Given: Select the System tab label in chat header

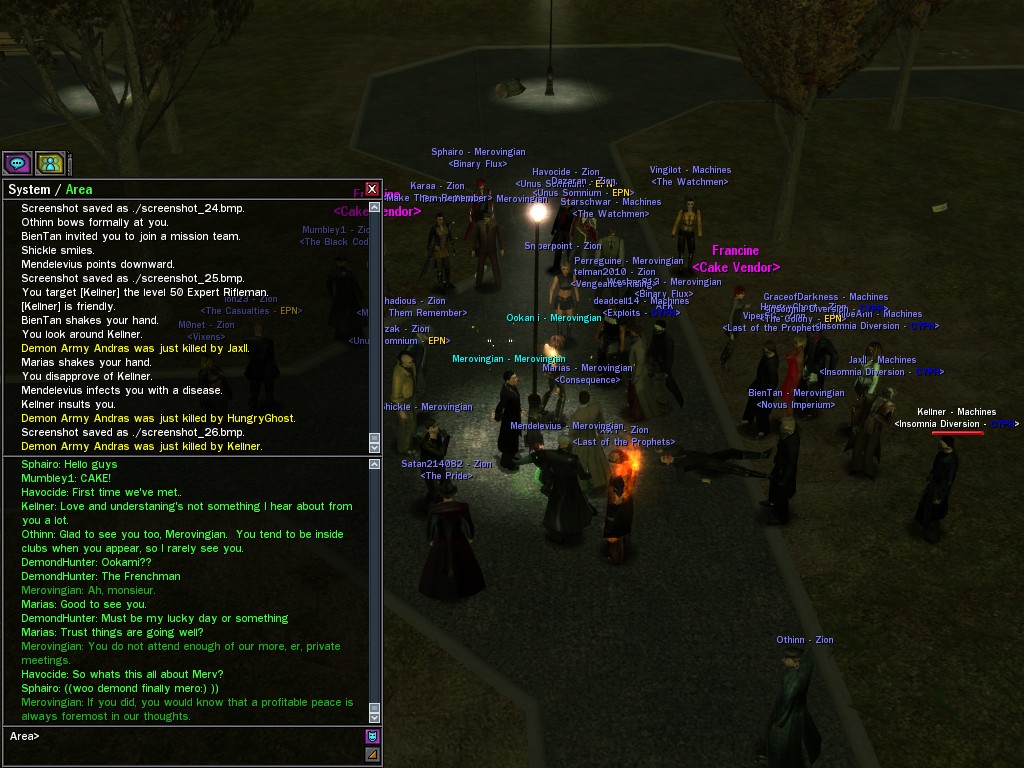Looking at the screenshot, I should coord(29,190).
